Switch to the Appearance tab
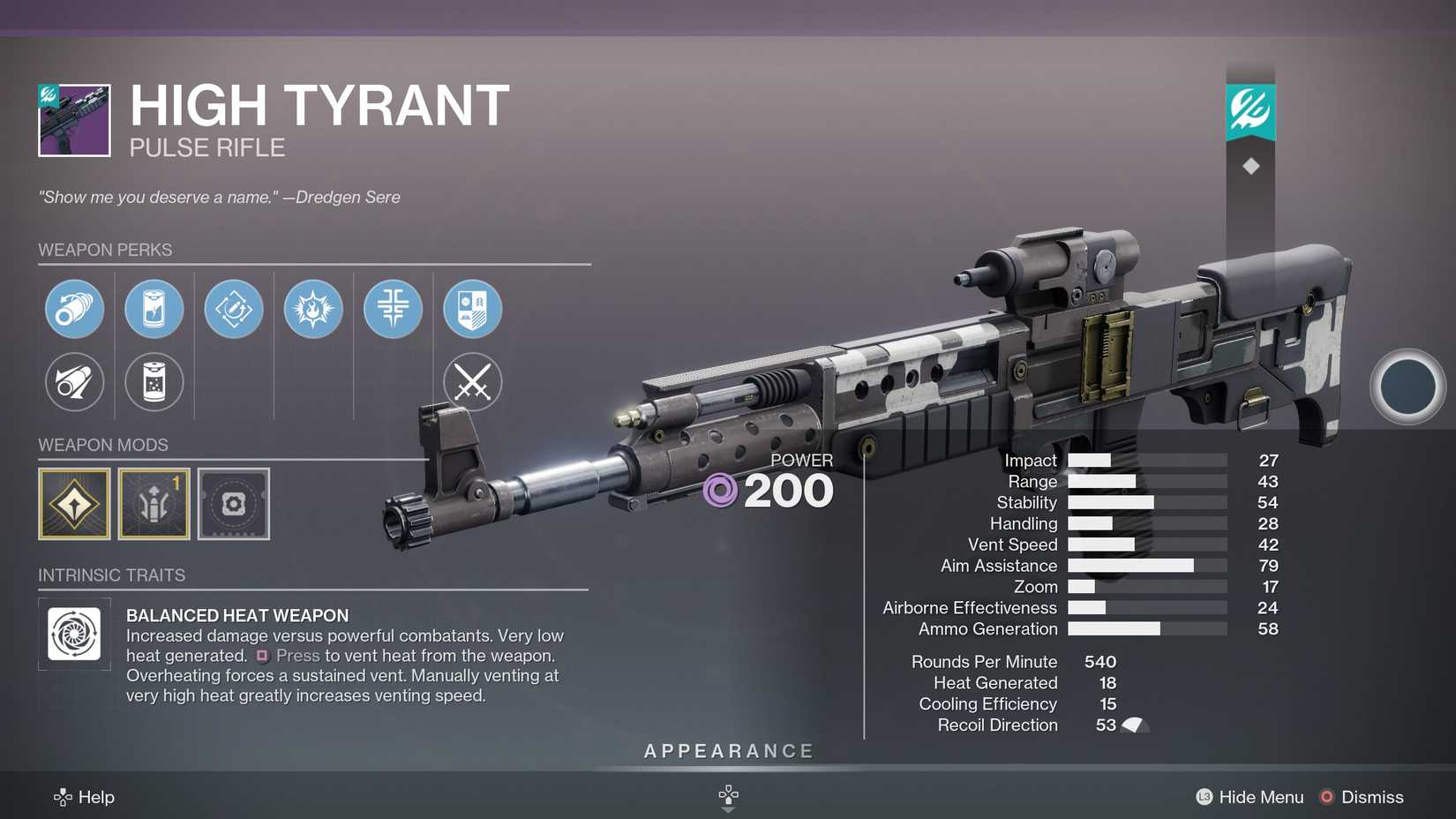 point(728,750)
